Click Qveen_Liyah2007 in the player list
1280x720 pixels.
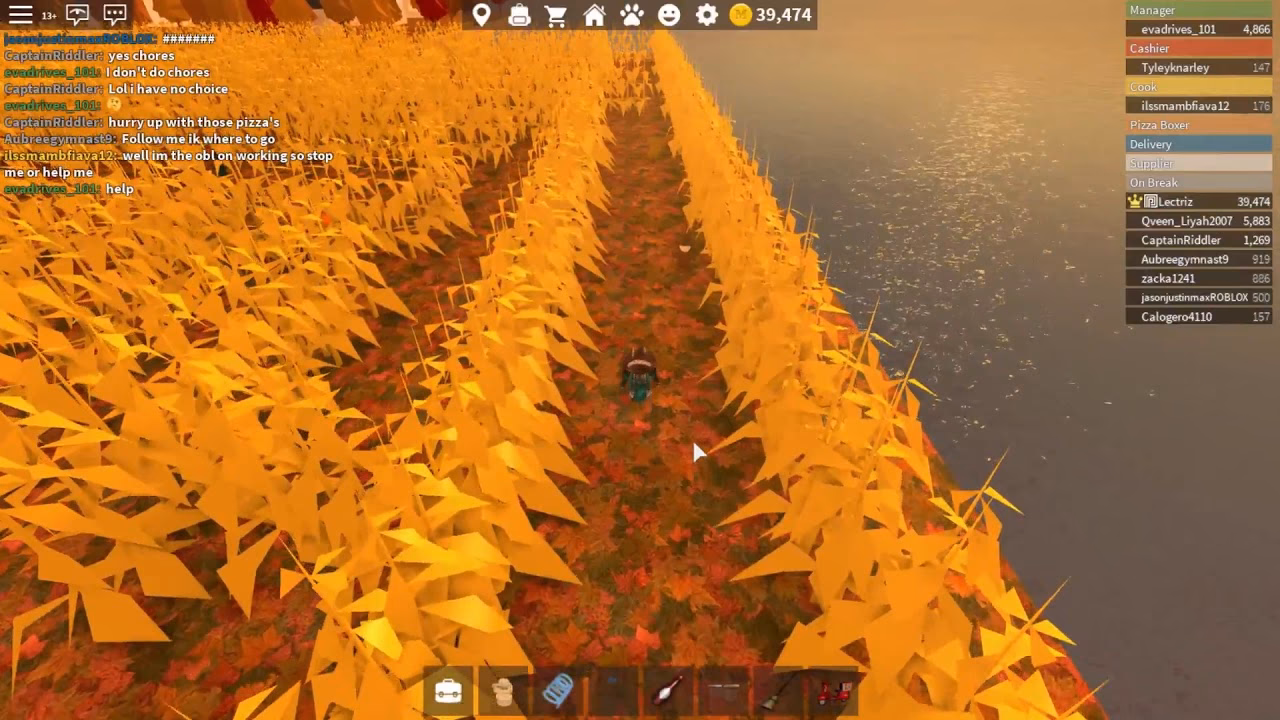1186,221
